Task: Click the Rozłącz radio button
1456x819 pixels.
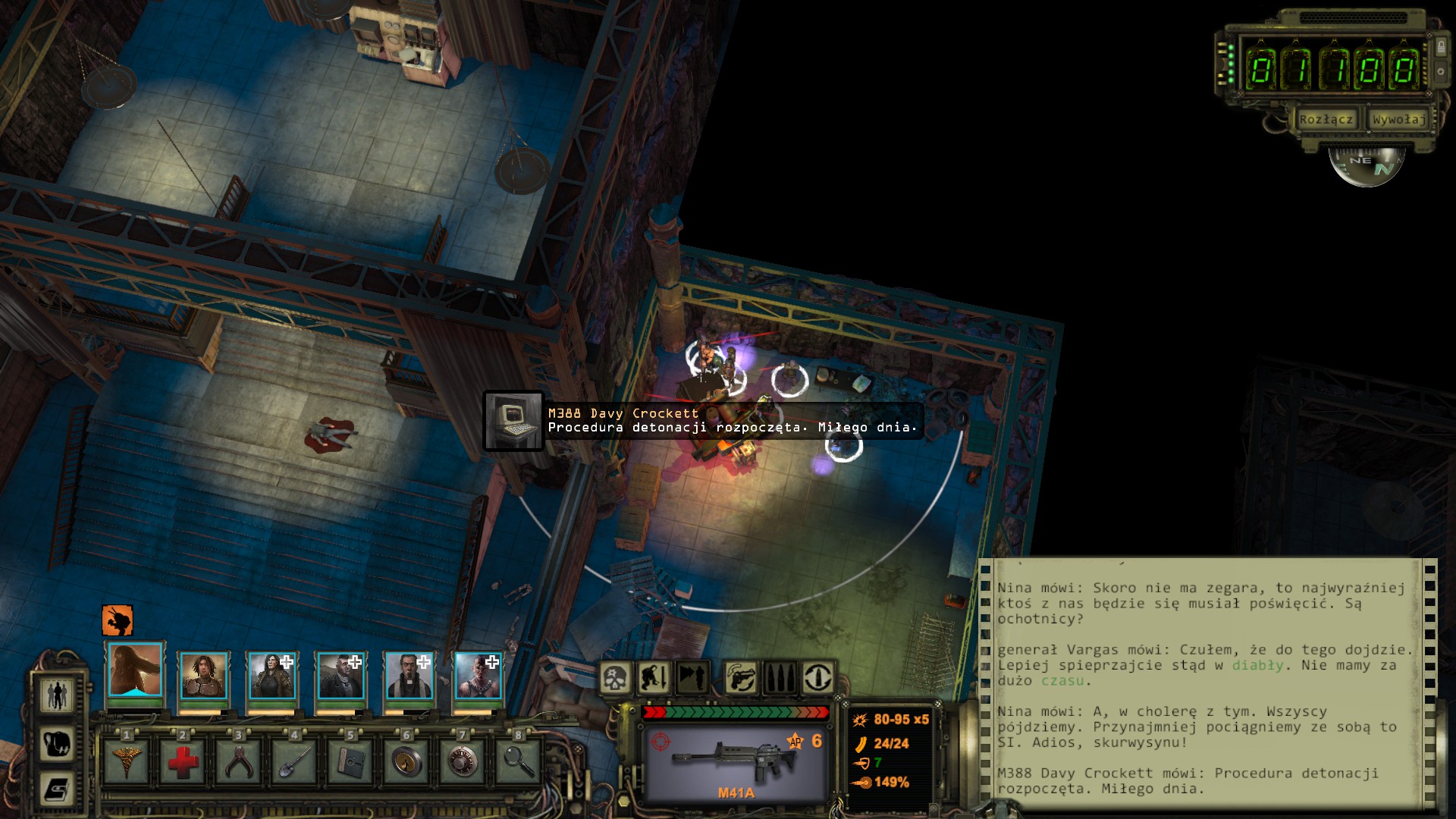Action: pyautogui.click(x=1326, y=119)
